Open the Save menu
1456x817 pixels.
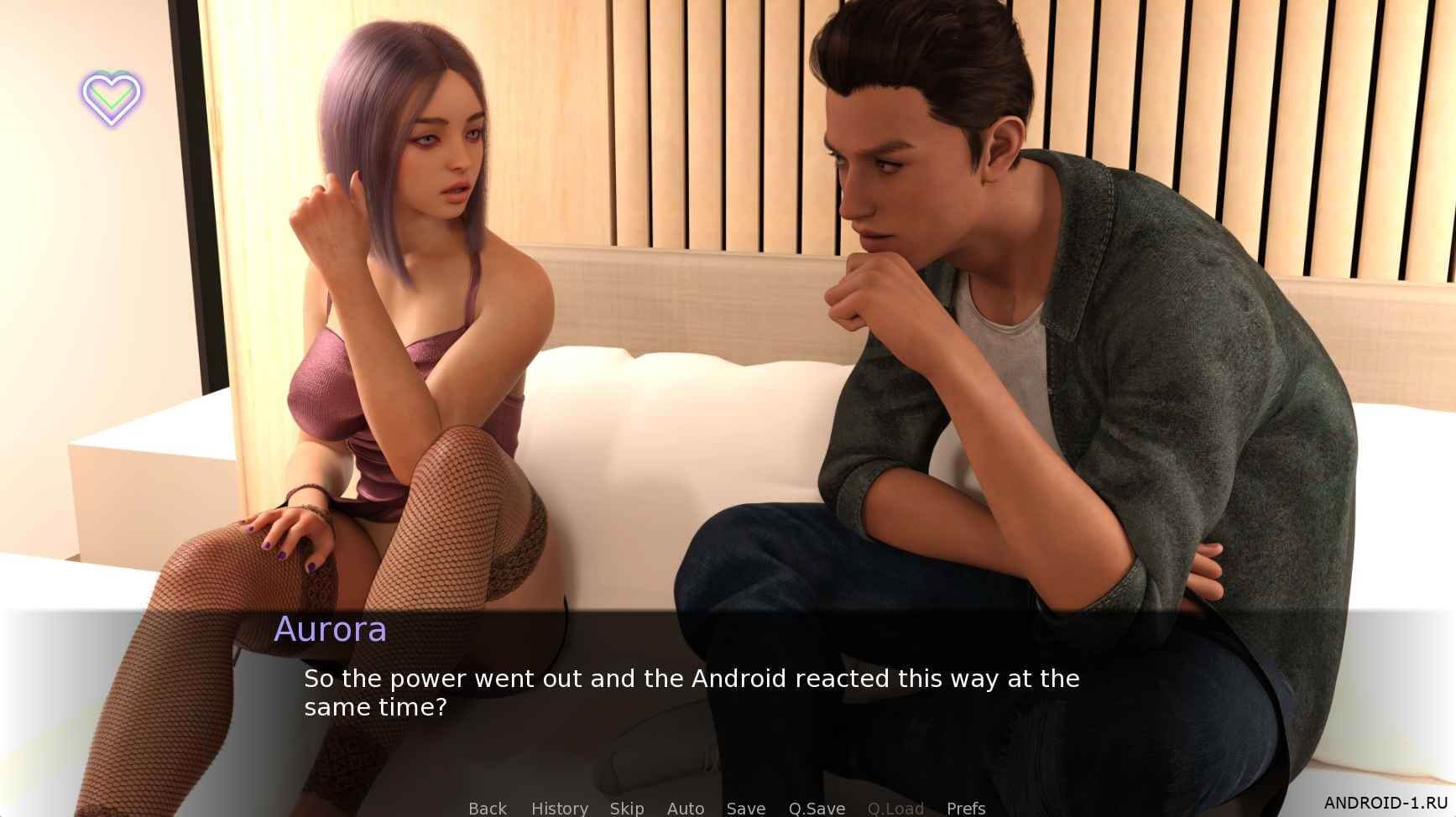tap(746, 808)
